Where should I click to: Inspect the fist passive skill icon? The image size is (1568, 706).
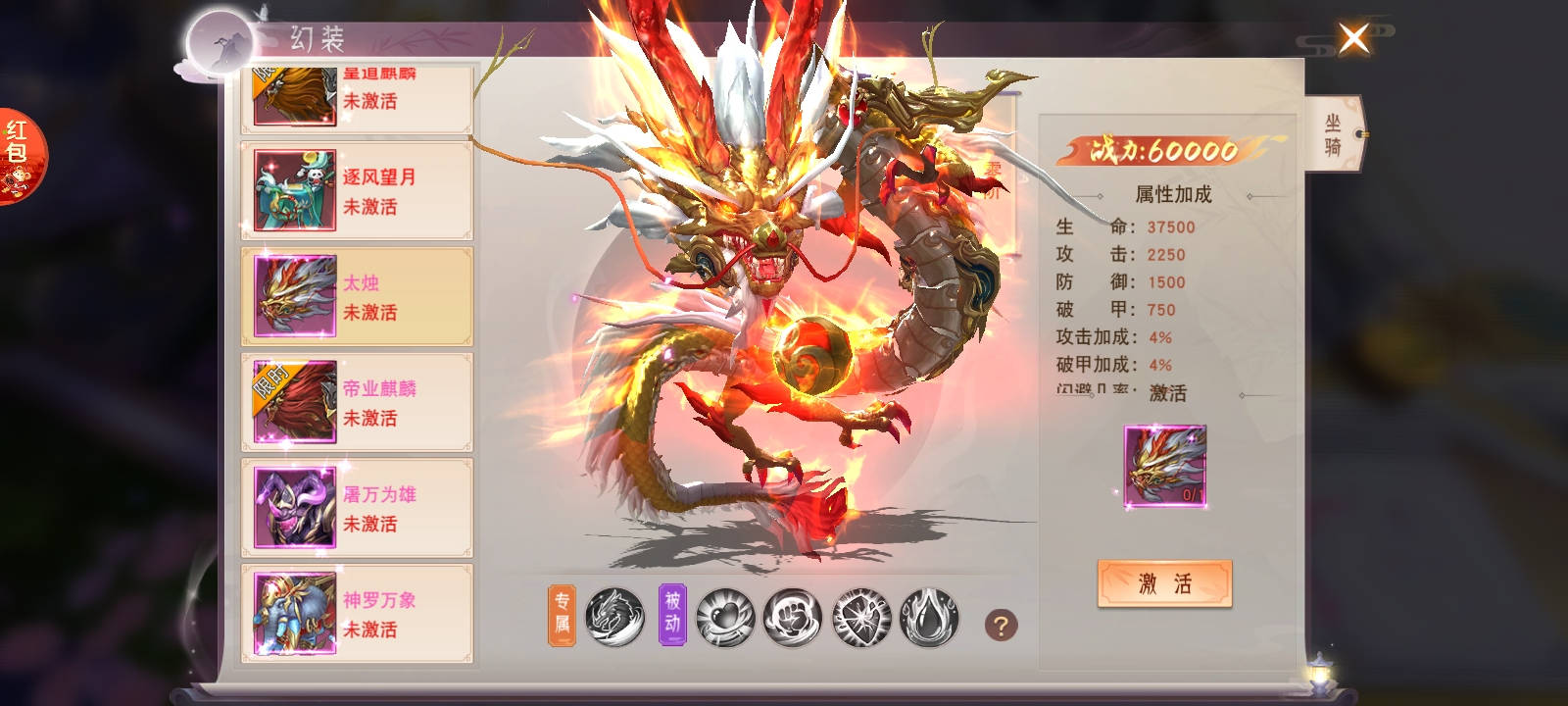click(x=792, y=617)
